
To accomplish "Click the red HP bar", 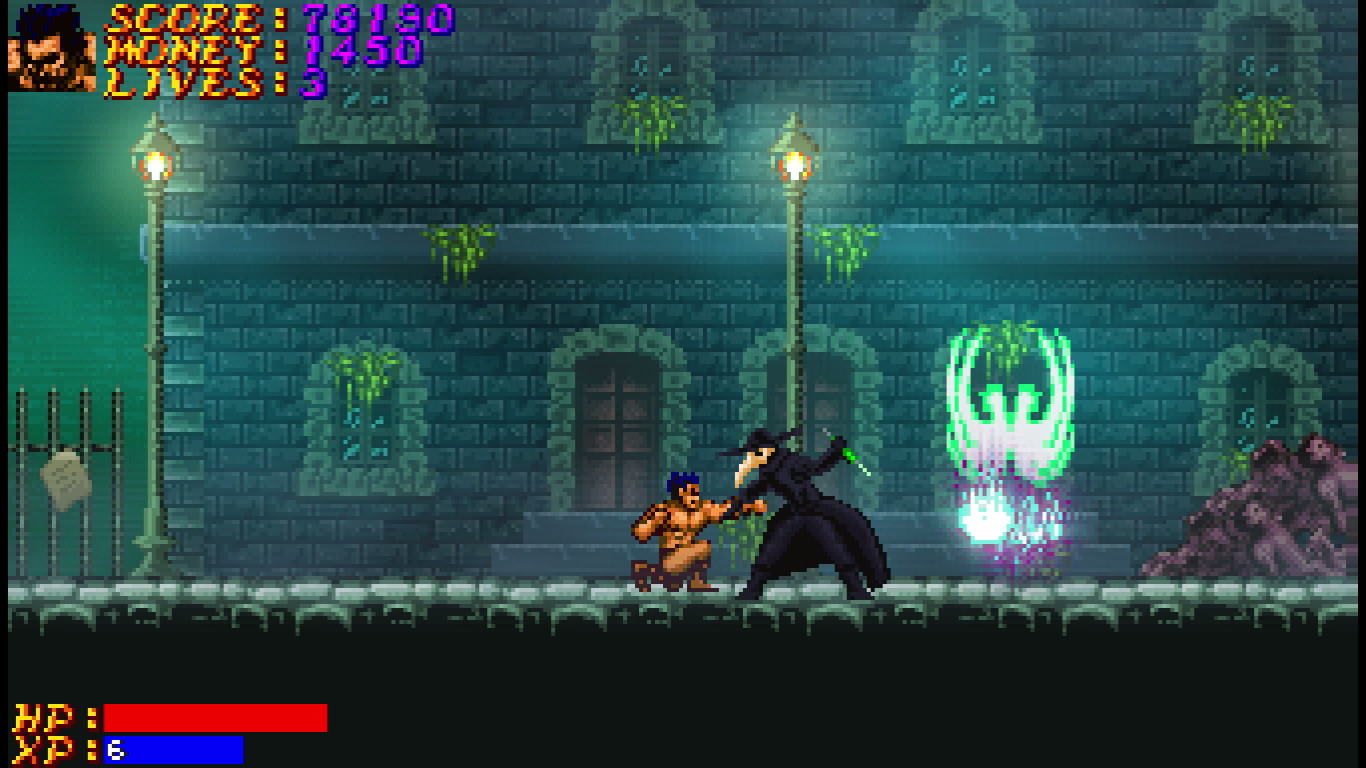I will pyautogui.click(x=215, y=717).
